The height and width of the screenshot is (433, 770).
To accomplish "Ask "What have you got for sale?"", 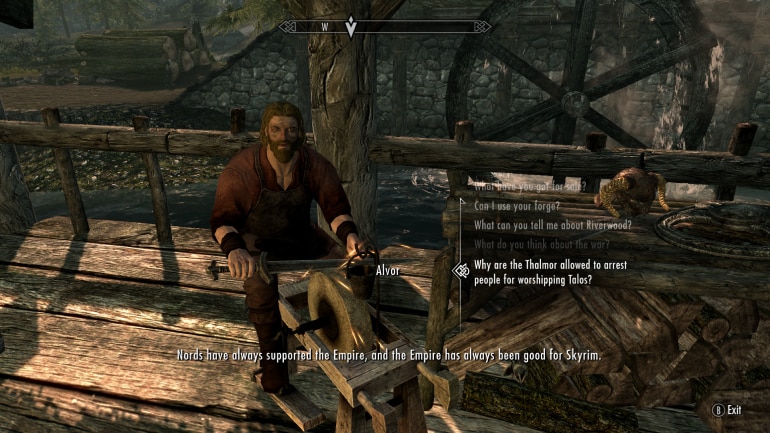I will pyautogui.click(x=530, y=187).
